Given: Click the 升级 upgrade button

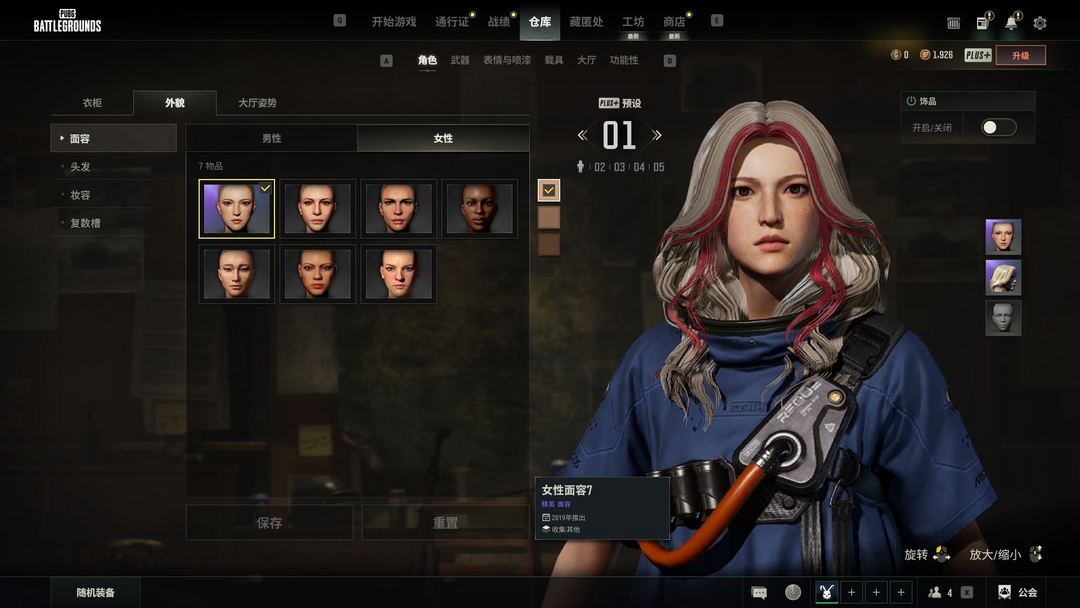Looking at the screenshot, I should coord(1020,56).
